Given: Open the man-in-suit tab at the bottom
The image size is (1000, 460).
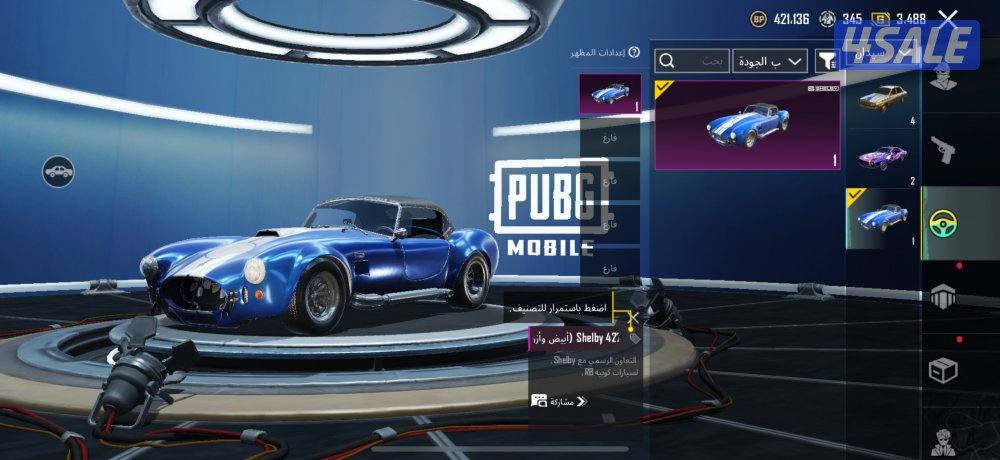Looking at the screenshot, I should coord(943,438).
